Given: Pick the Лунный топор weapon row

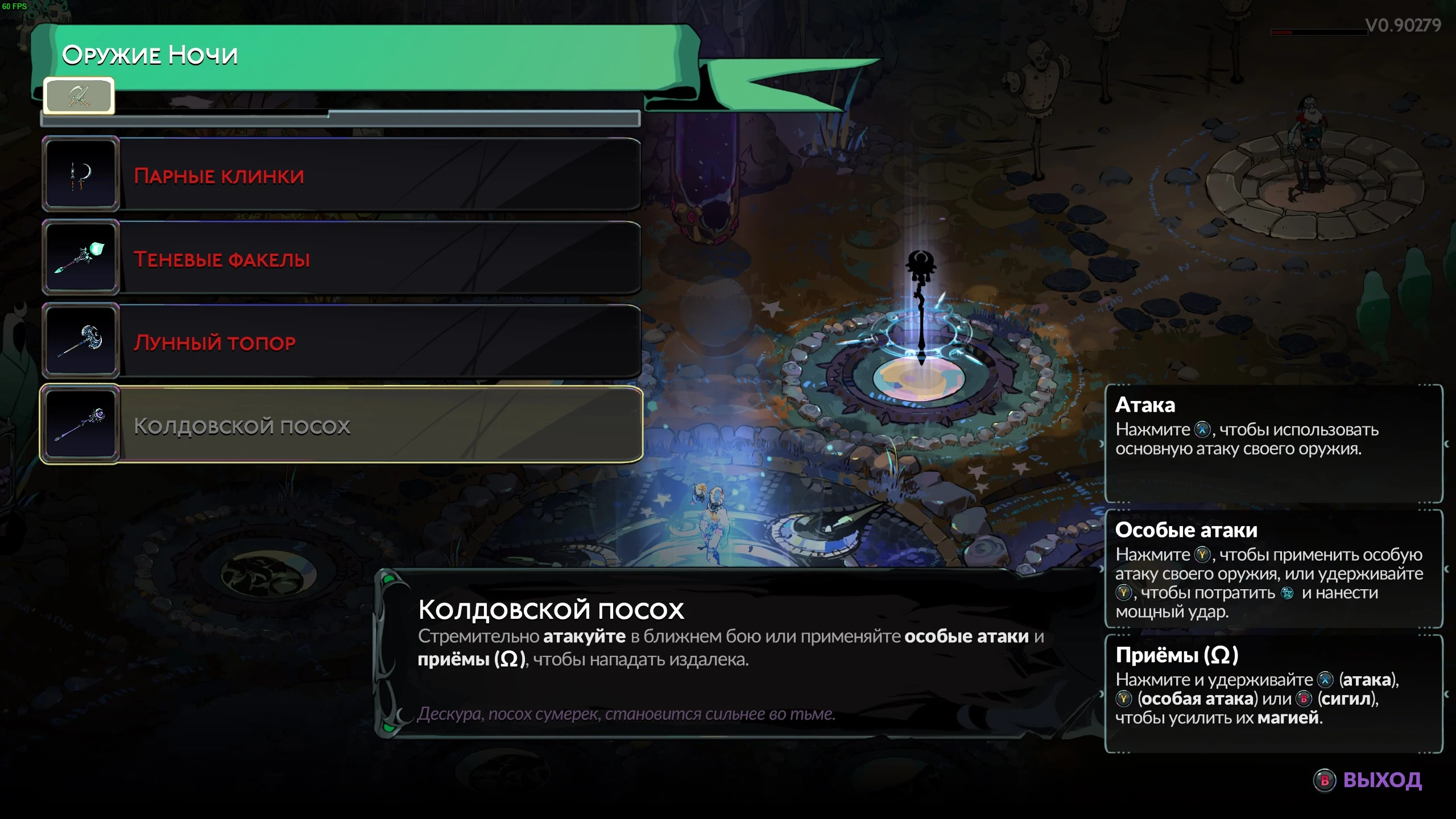Looking at the screenshot, I should point(341,341).
